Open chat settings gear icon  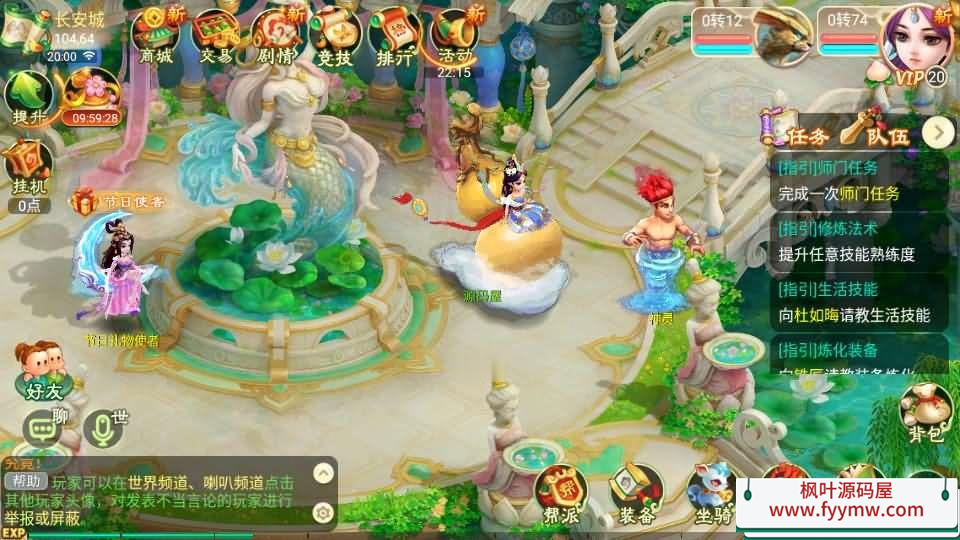coord(323,512)
